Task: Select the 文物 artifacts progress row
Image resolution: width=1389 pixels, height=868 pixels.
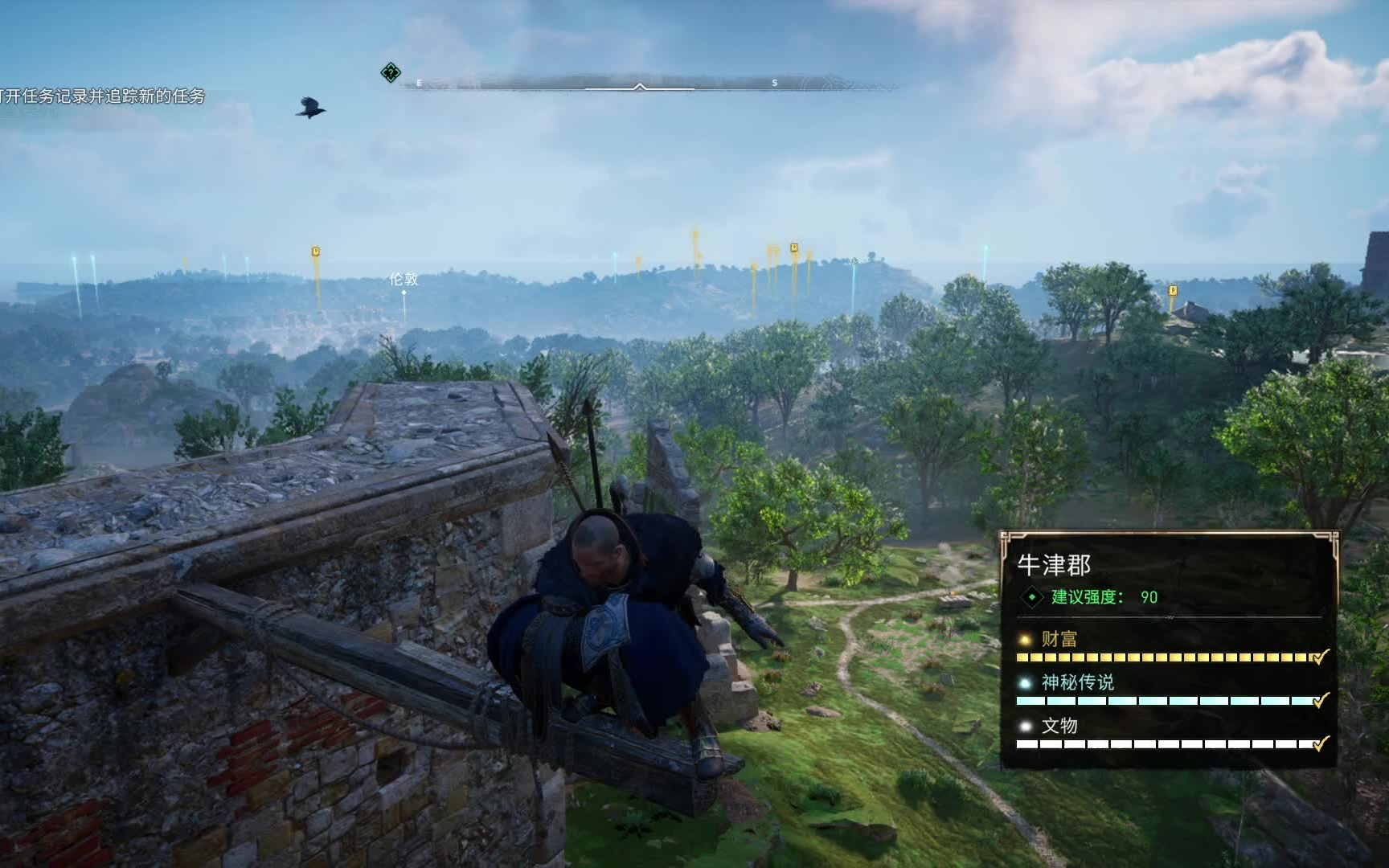Action: [1170, 735]
